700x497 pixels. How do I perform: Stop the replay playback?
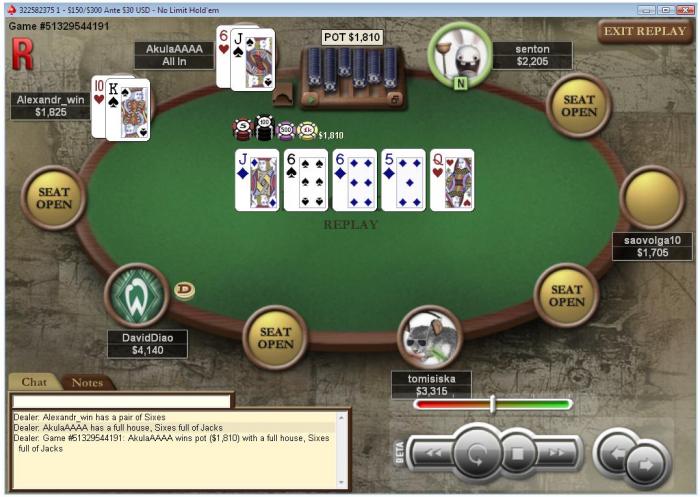(518, 455)
